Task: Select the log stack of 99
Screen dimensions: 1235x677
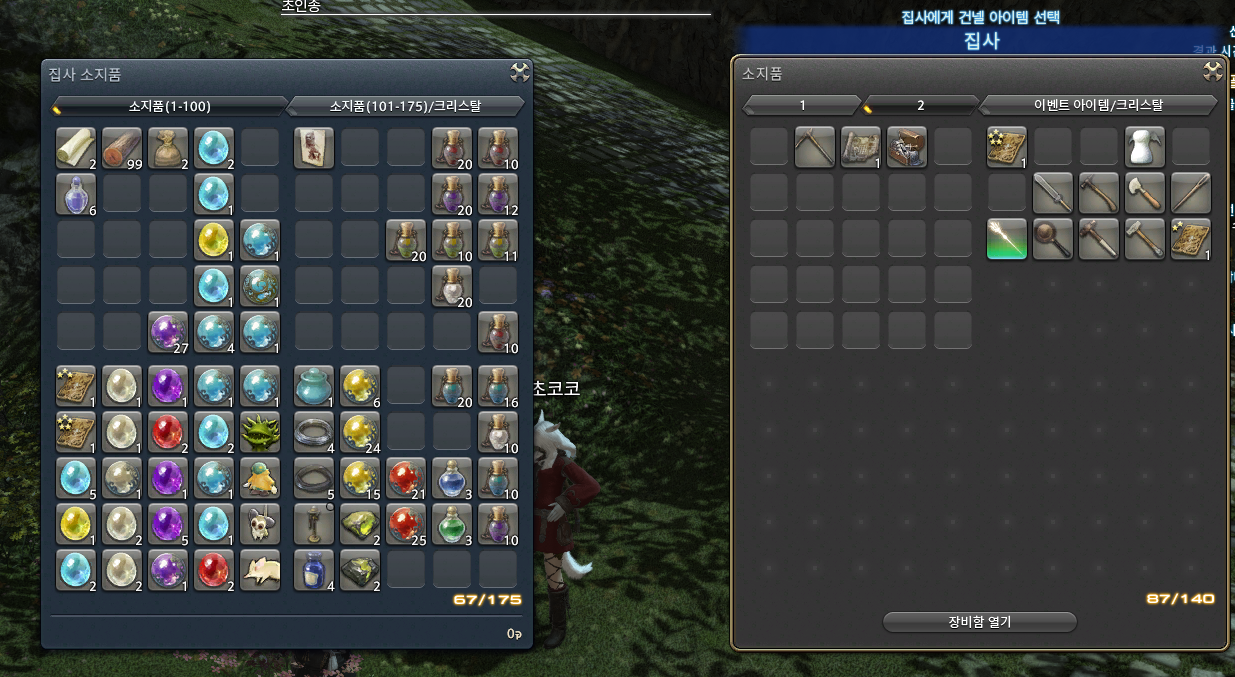Action: pos(122,147)
